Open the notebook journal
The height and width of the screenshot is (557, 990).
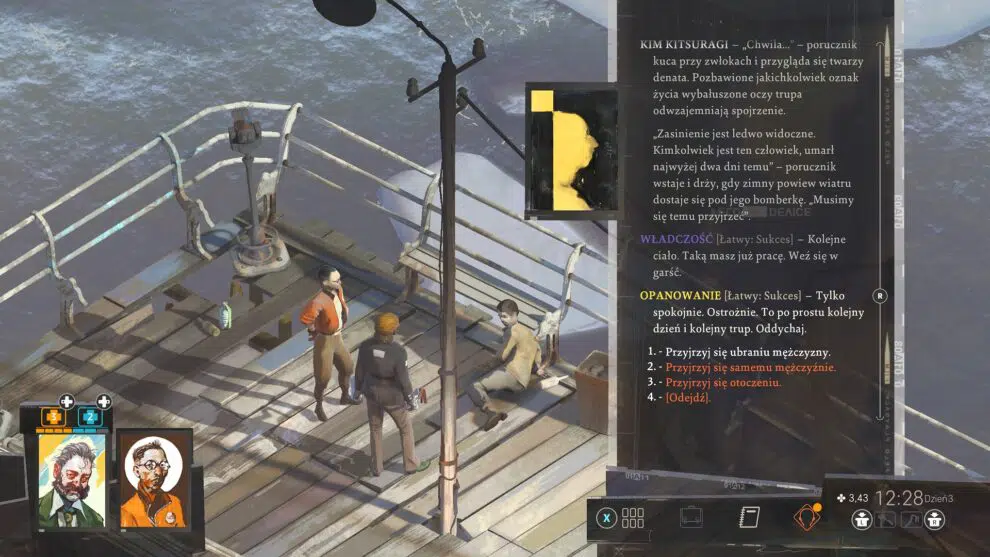coord(747,518)
